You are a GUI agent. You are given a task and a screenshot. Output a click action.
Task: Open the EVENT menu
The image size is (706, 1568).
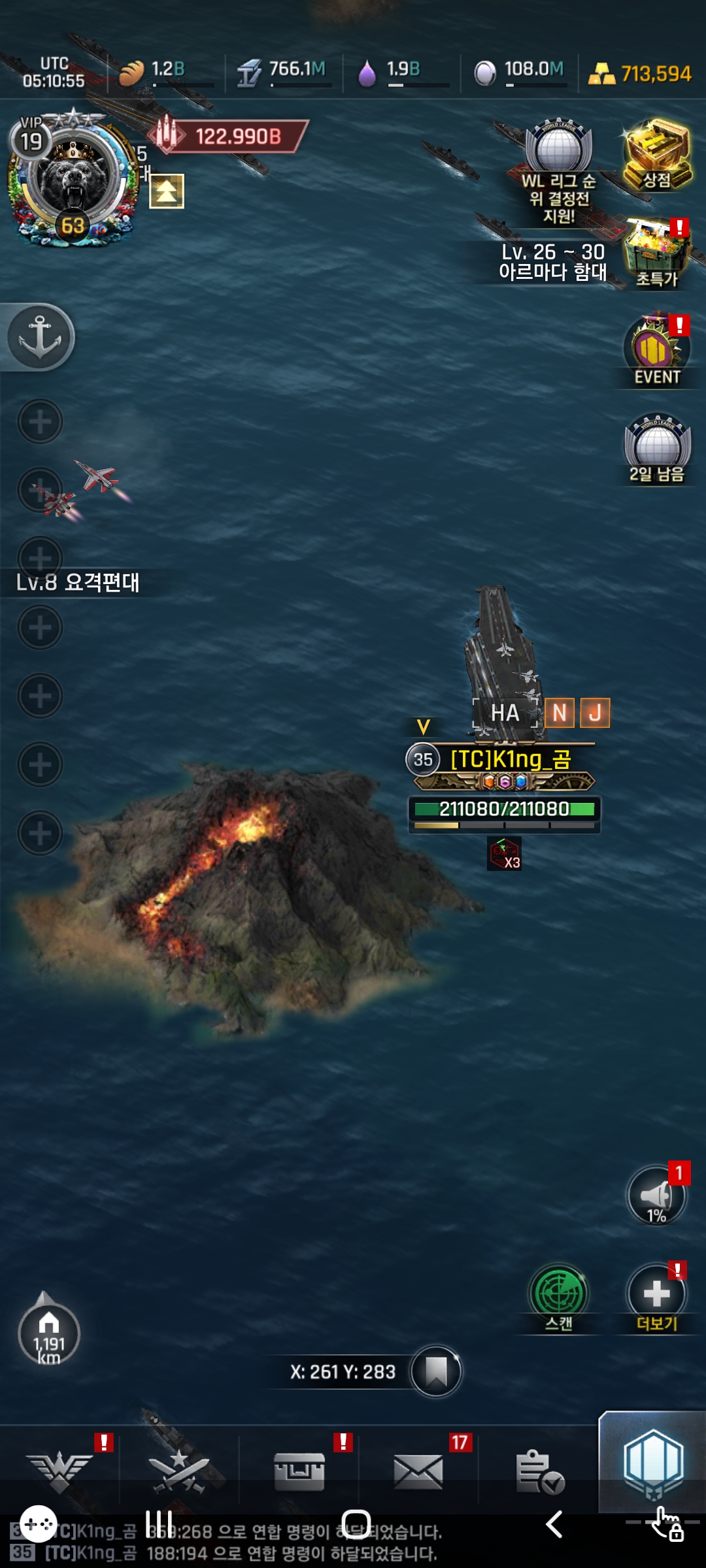[656, 351]
